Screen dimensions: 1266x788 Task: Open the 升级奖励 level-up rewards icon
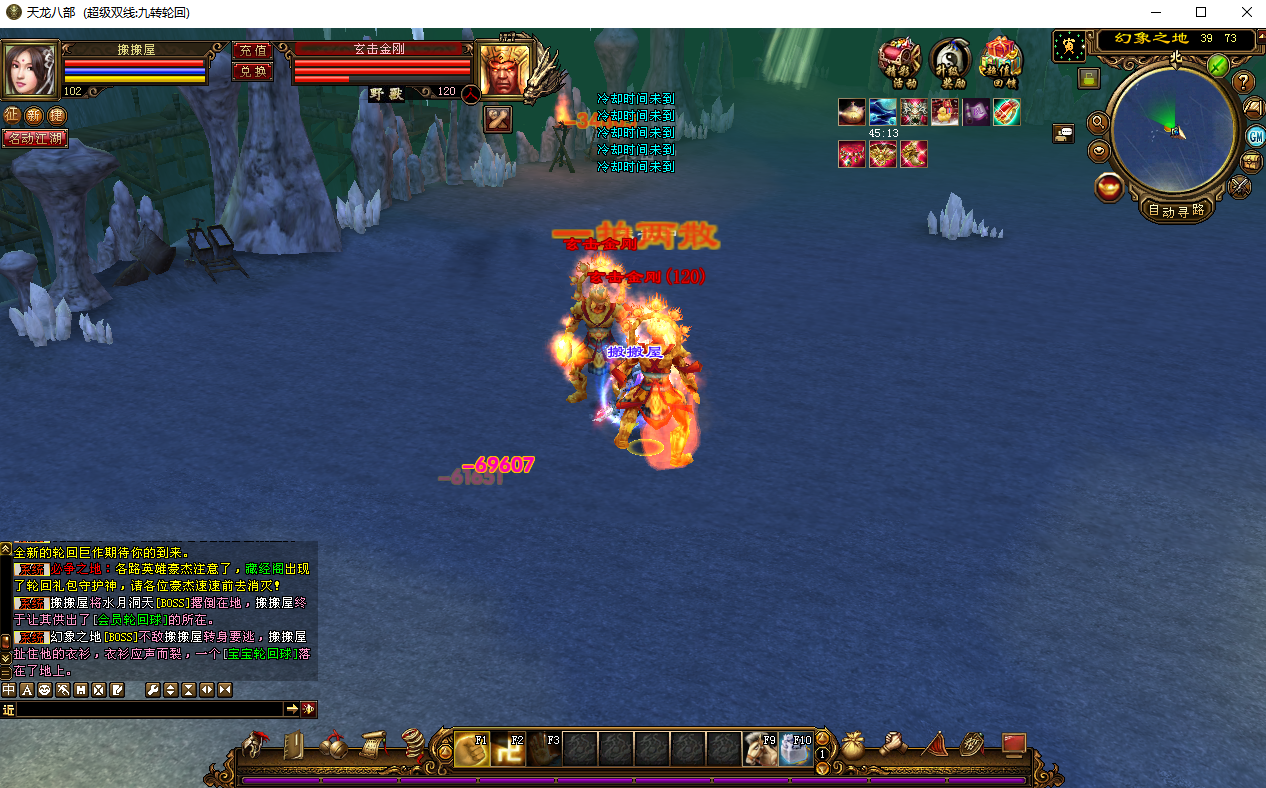tap(950, 61)
